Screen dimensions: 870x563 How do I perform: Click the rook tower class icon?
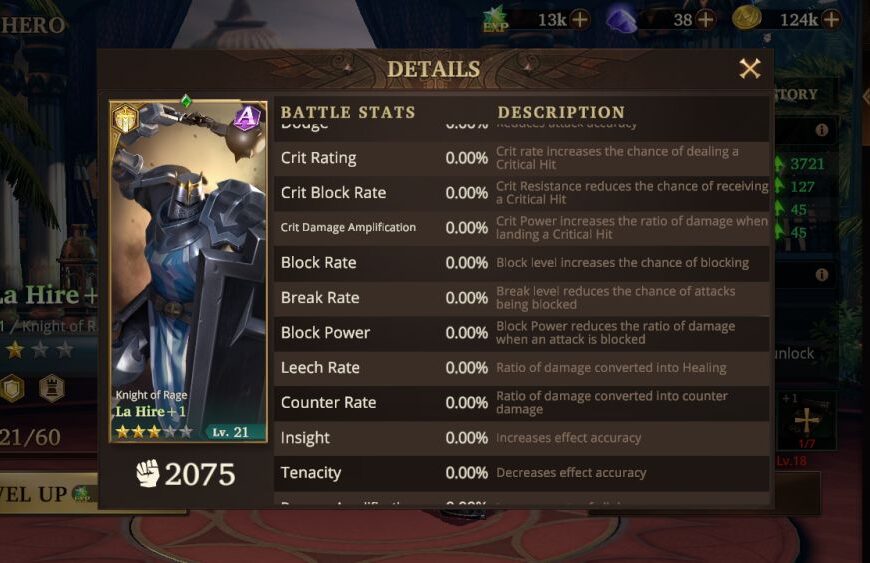coord(51,387)
